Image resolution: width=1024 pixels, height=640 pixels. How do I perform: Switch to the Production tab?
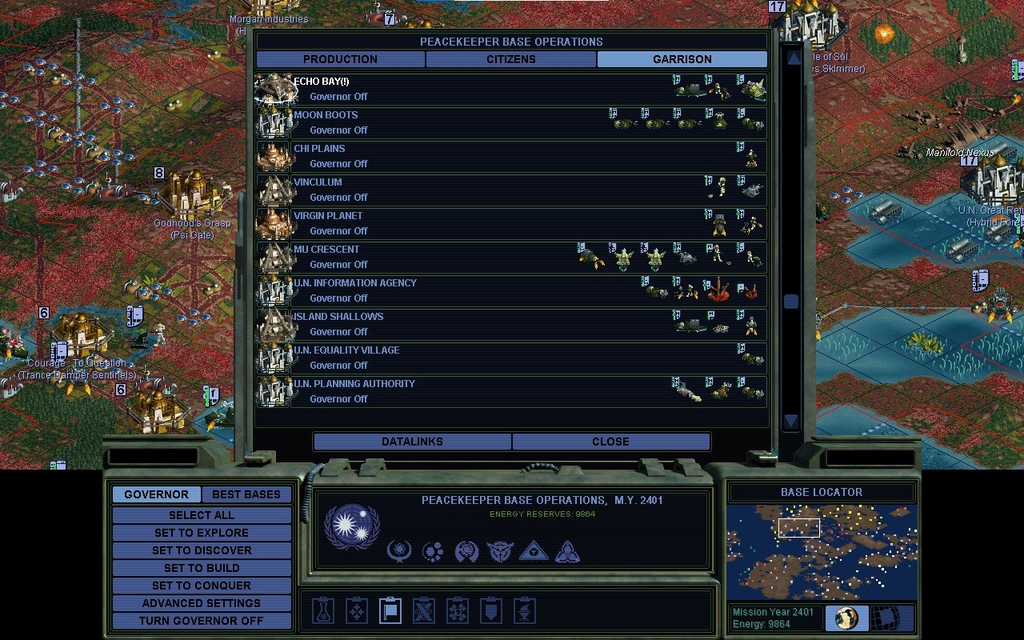point(340,60)
